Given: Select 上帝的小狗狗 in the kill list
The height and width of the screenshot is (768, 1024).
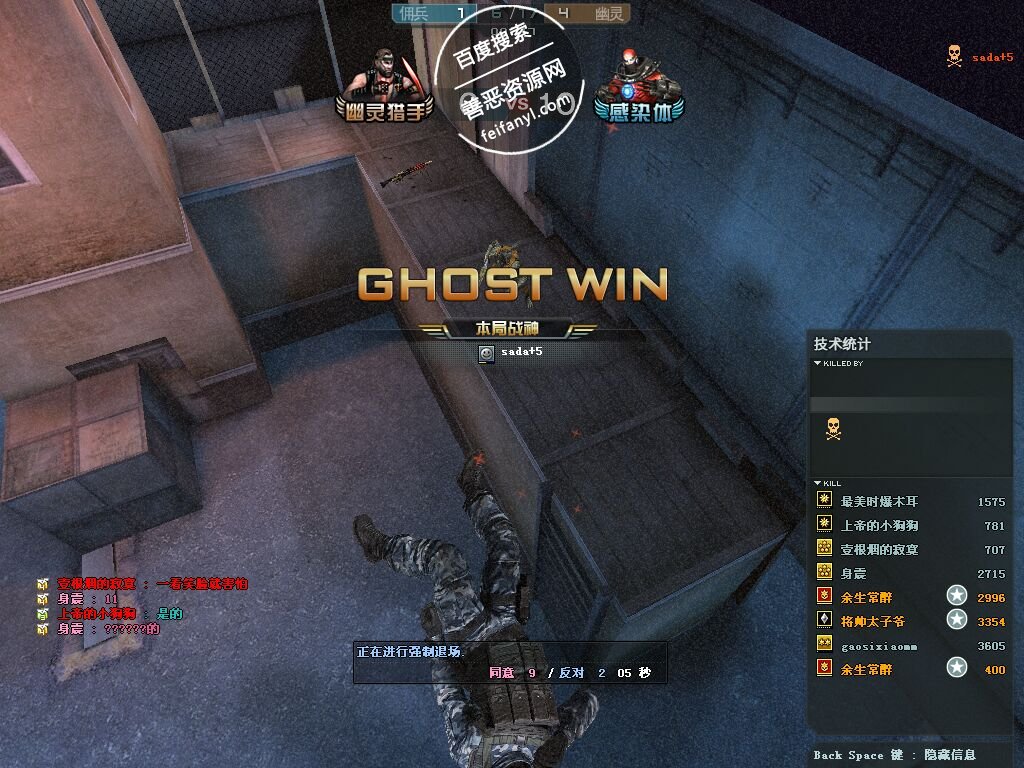Looking at the screenshot, I should click(879, 525).
